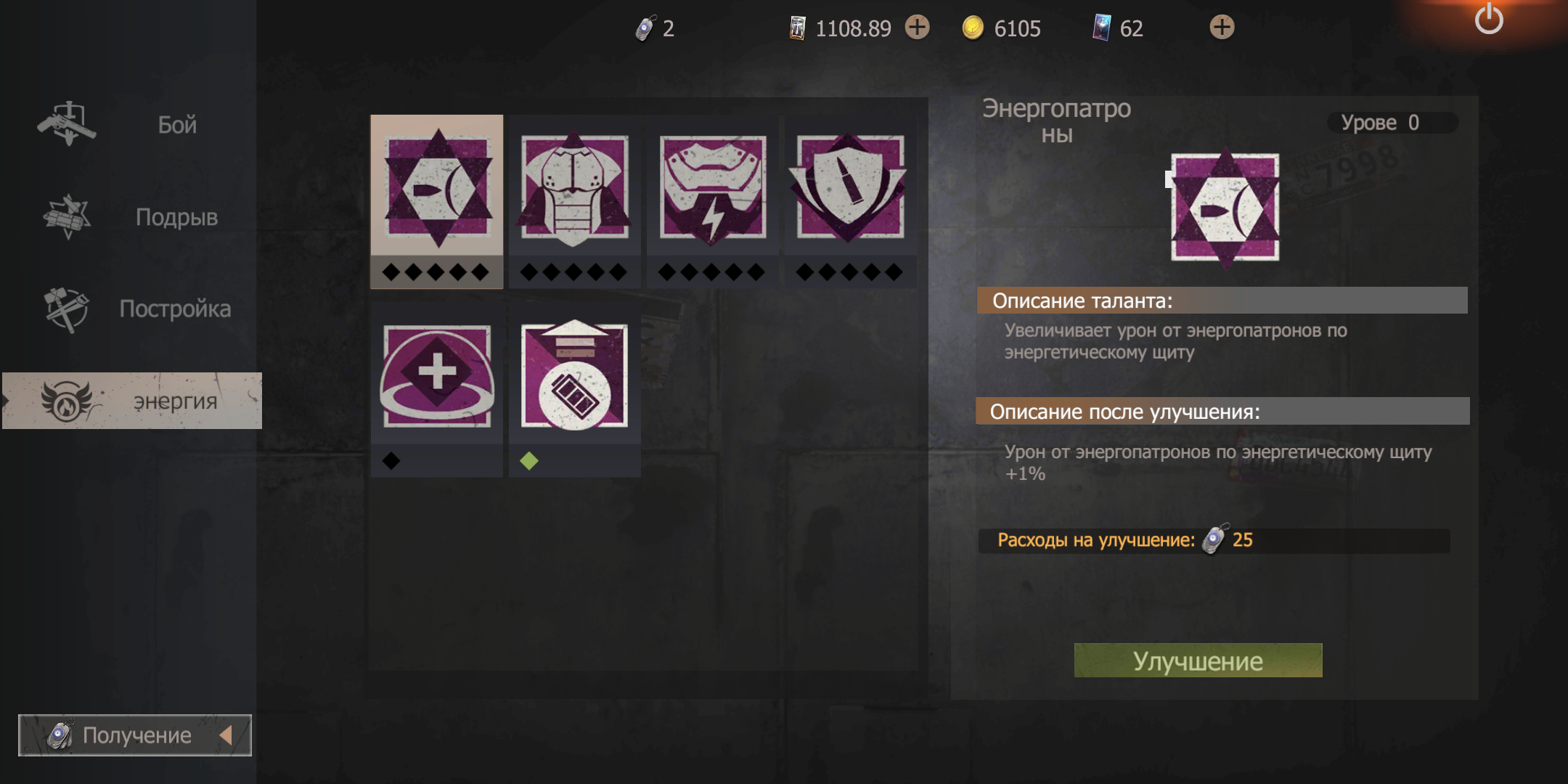Image resolution: width=1568 pixels, height=784 pixels.
Task: Open the Получение button
Action: [135, 735]
